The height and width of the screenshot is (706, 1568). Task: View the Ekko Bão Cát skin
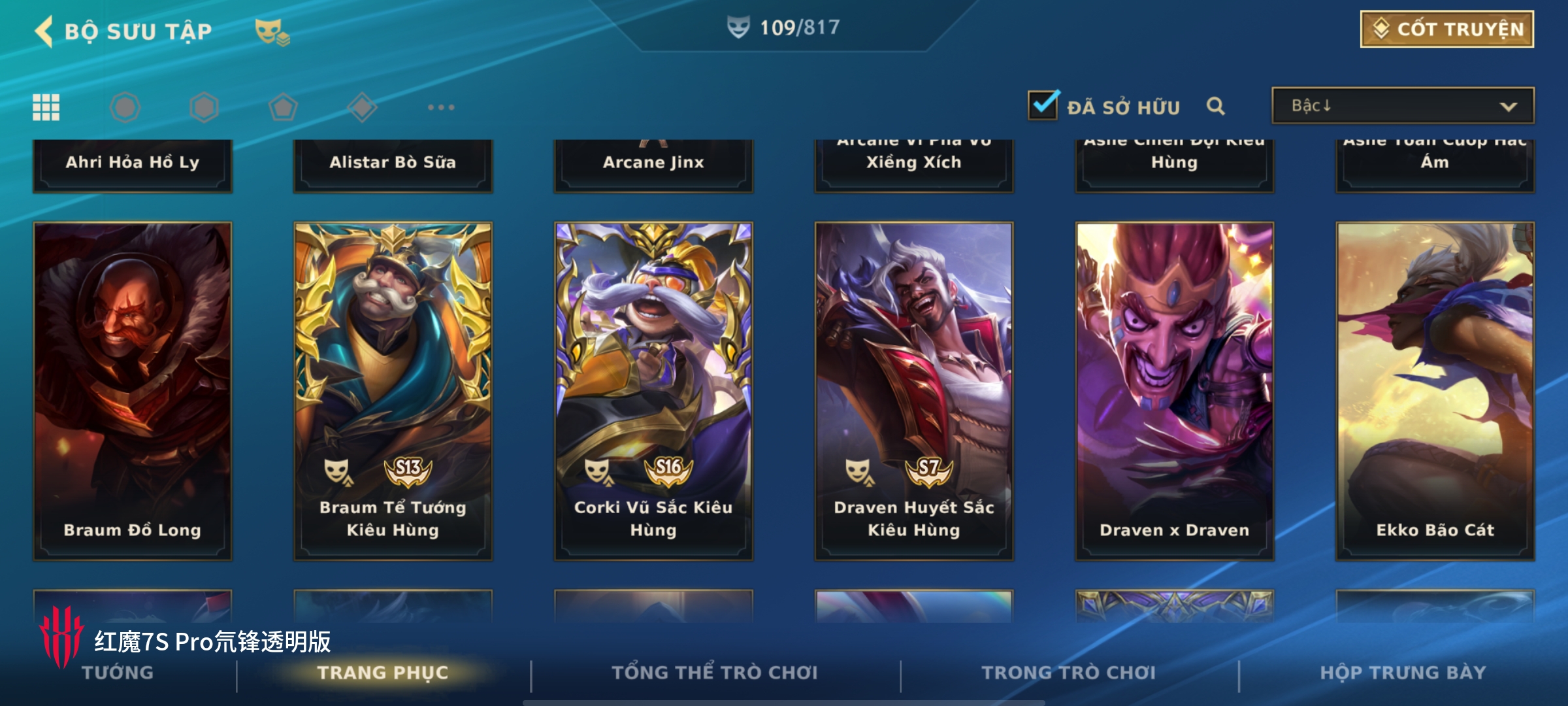tap(1435, 391)
